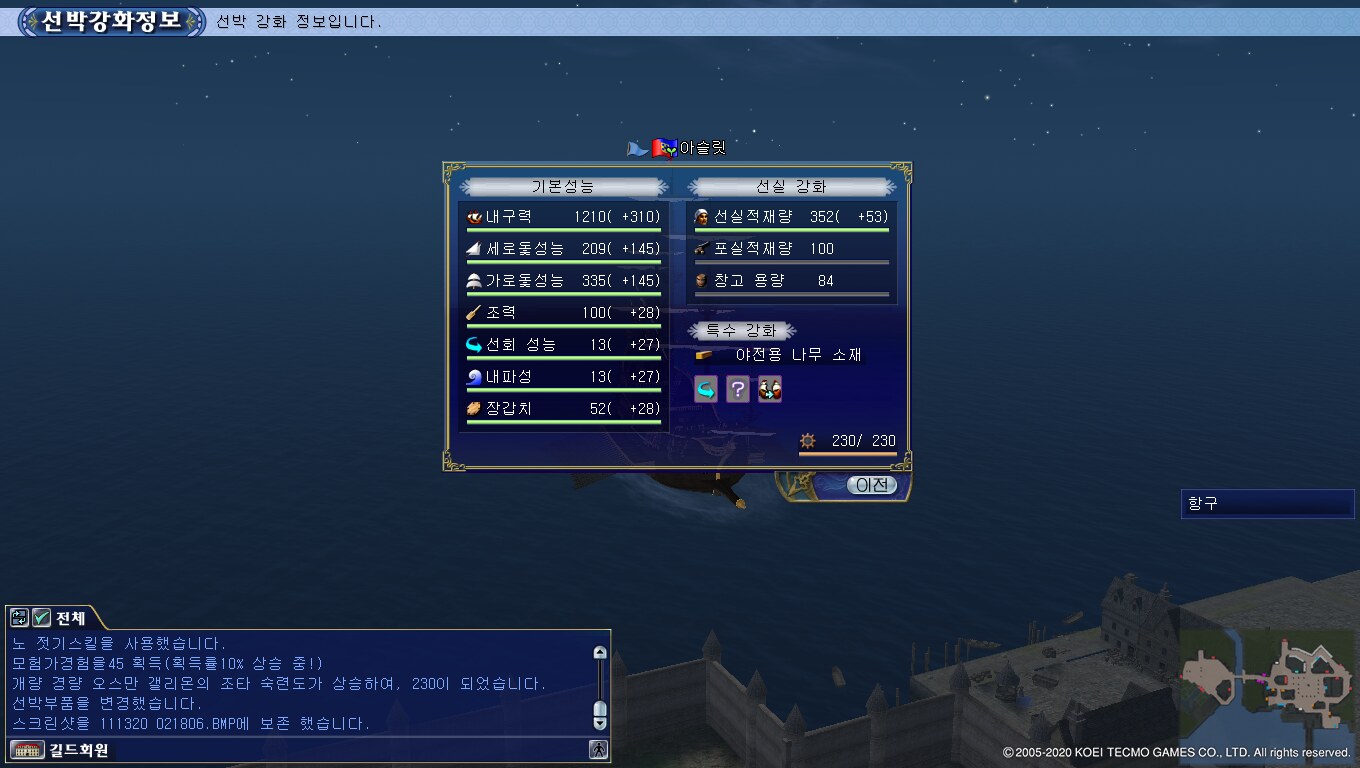Open the port minimap
Viewport: 1360px width, 768px height.
[1267, 681]
